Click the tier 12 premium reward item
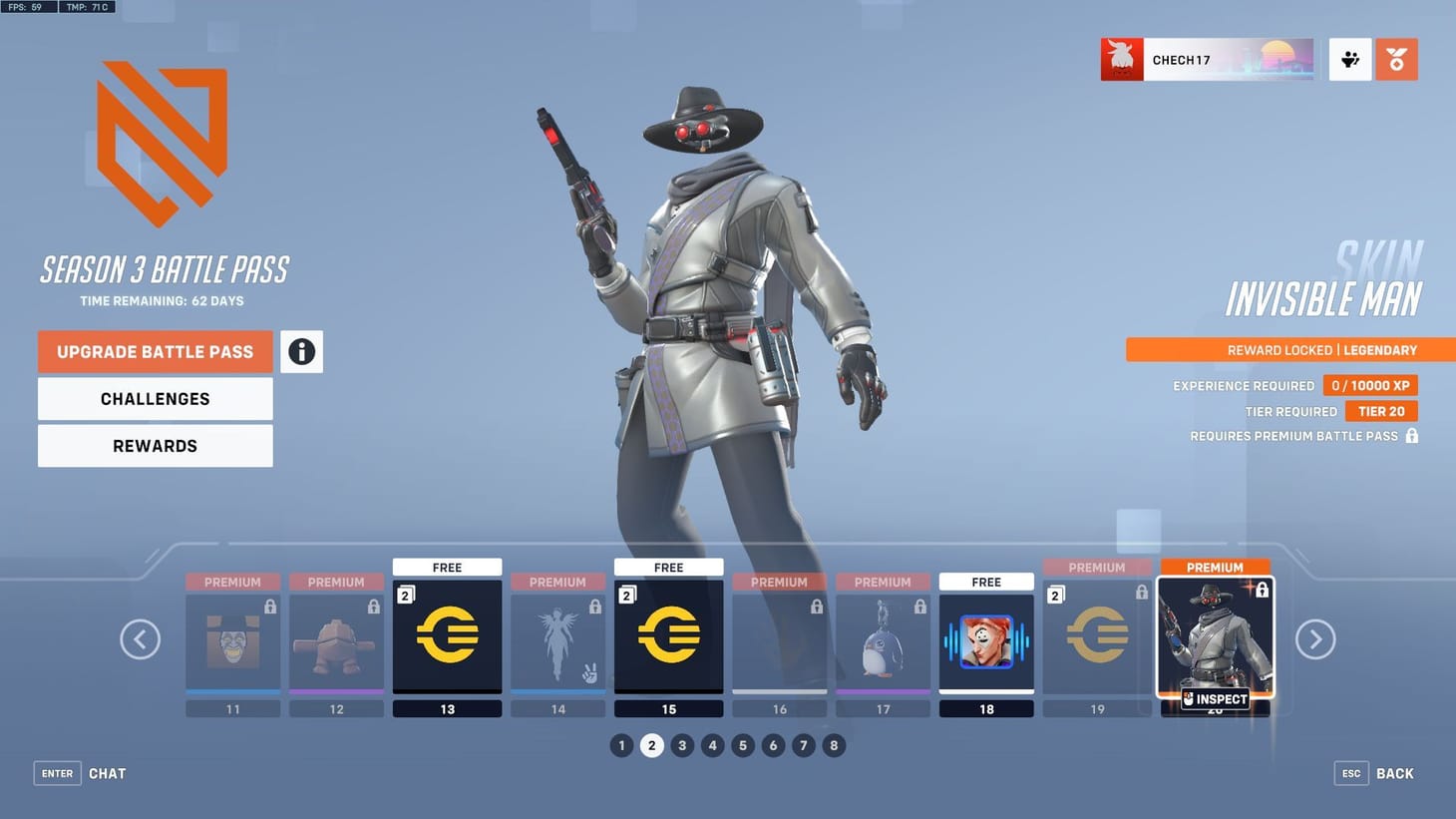Viewport: 1456px width, 819px height. (336, 638)
